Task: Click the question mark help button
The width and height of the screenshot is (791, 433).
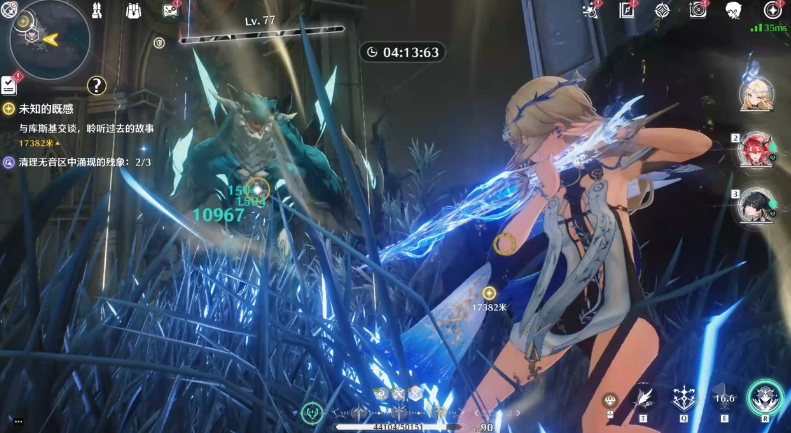Action: (x=96, y=85)
